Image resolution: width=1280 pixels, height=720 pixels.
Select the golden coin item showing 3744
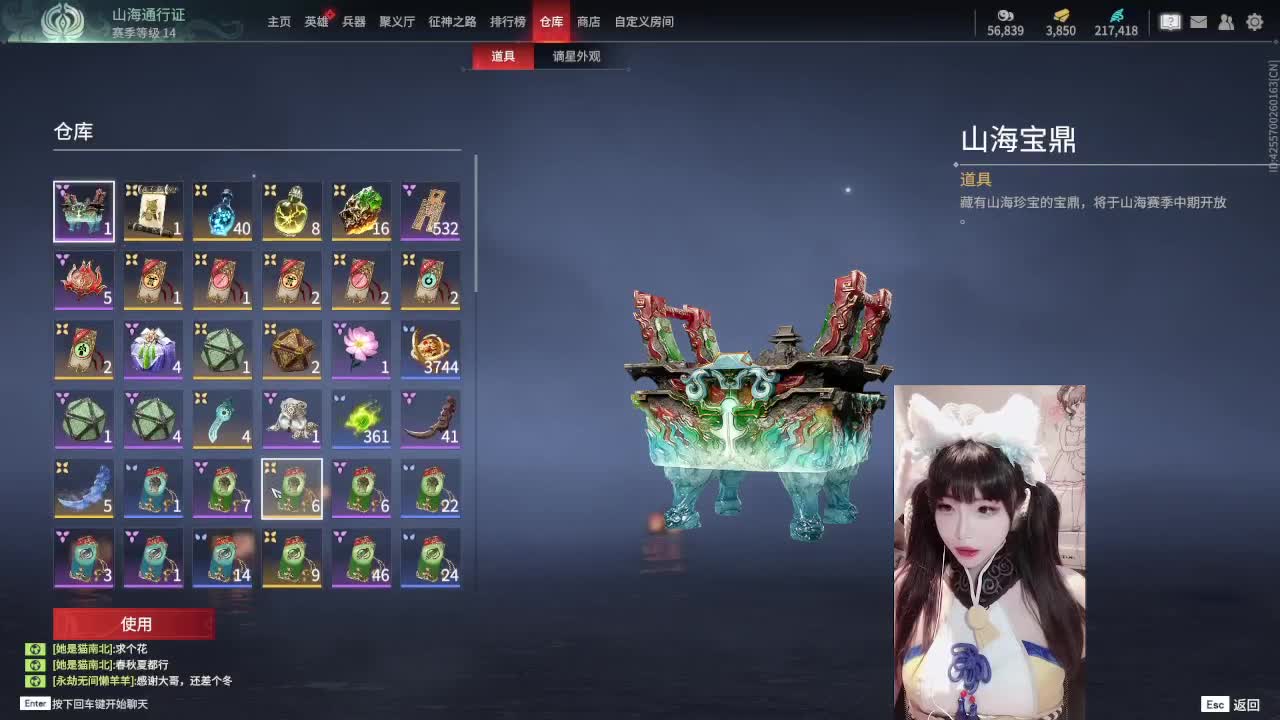point(431,349)
